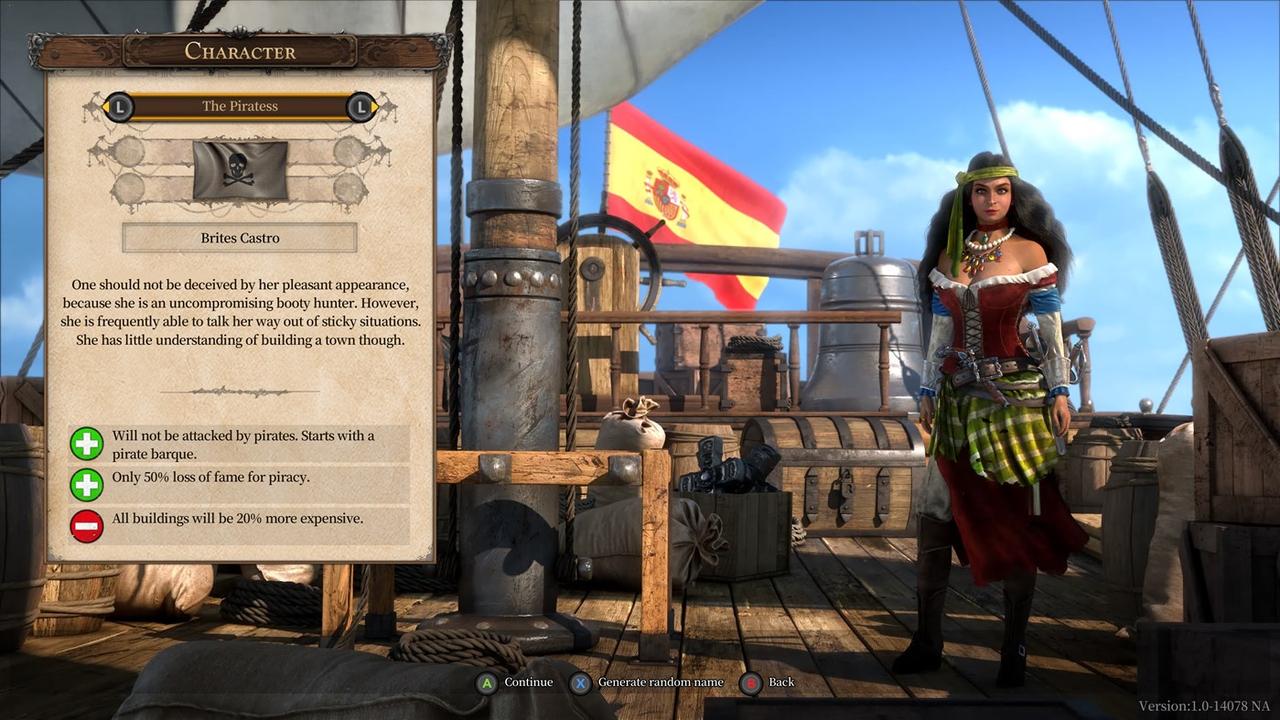Click the Character panel header
The height and width of the screenshot is (720, 1280).
240,51
